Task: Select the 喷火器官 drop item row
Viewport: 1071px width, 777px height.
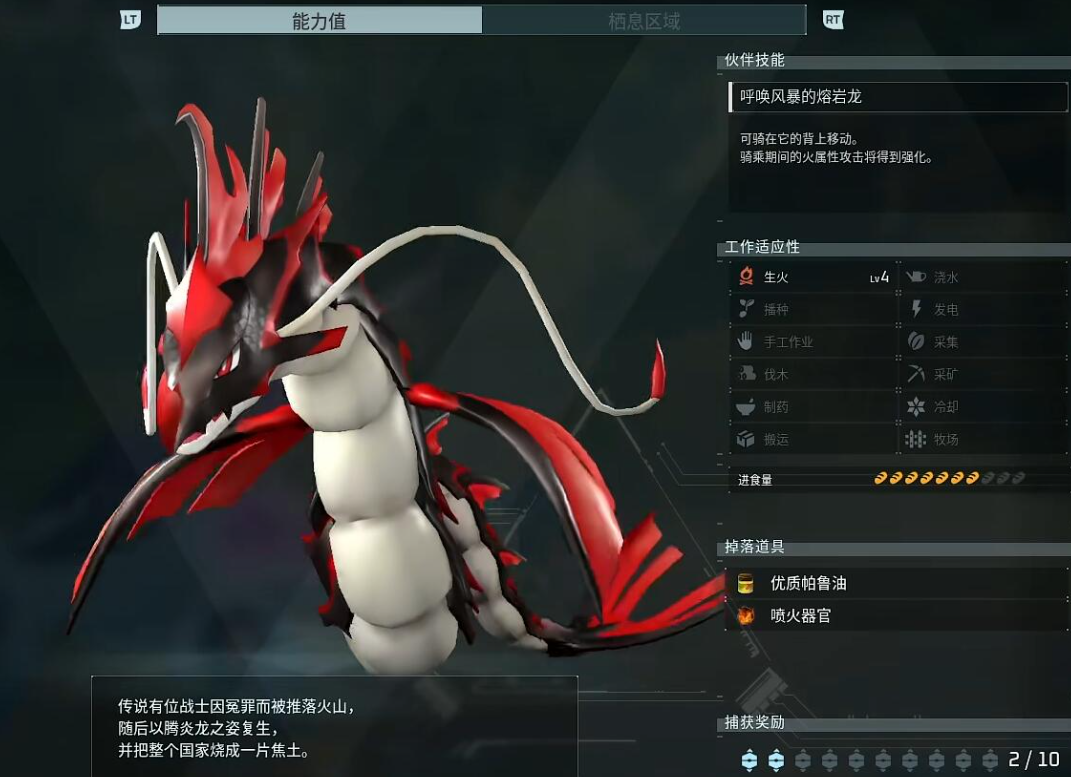Action: 897,616
